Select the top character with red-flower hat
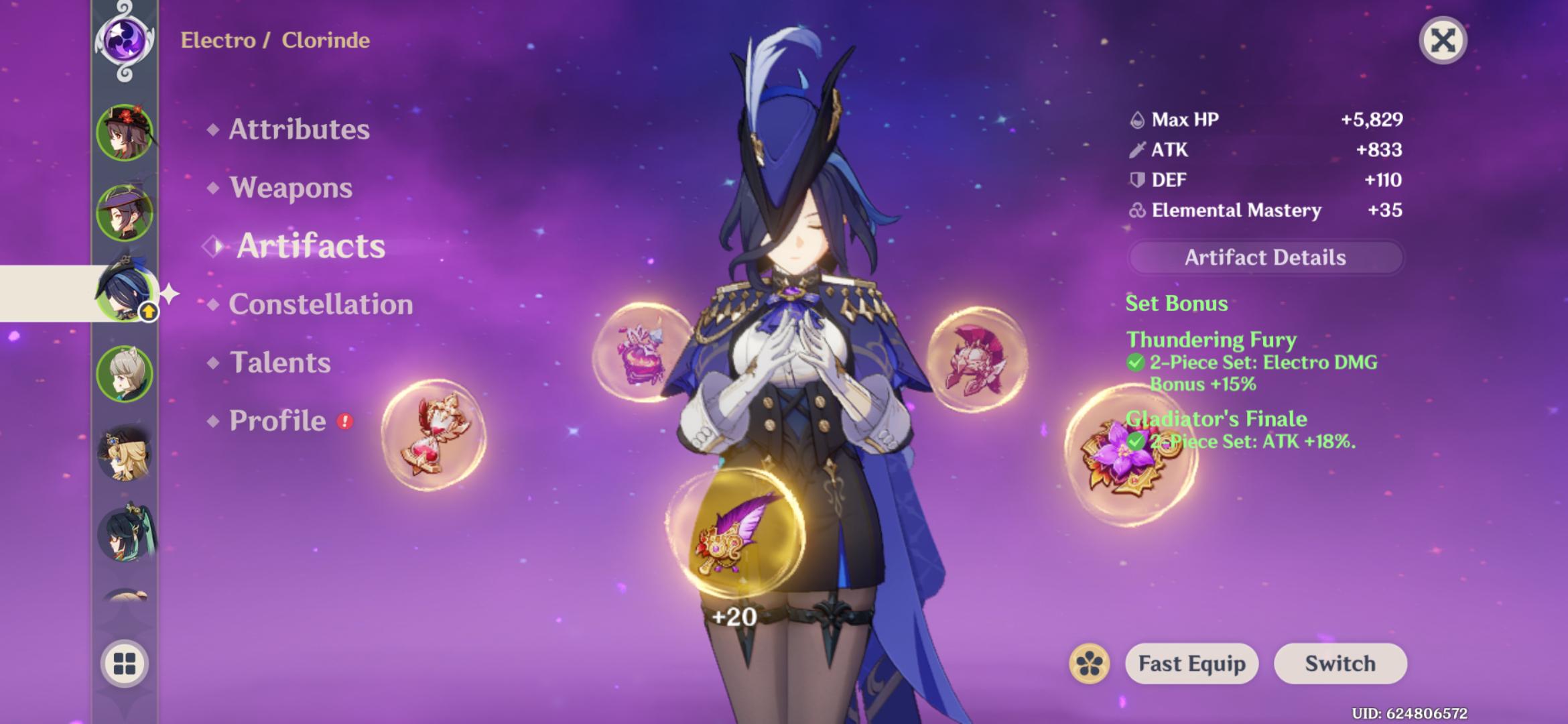The width and height of the screenshot is (1568, 724). pyautogui.click(x=125, y=132)
